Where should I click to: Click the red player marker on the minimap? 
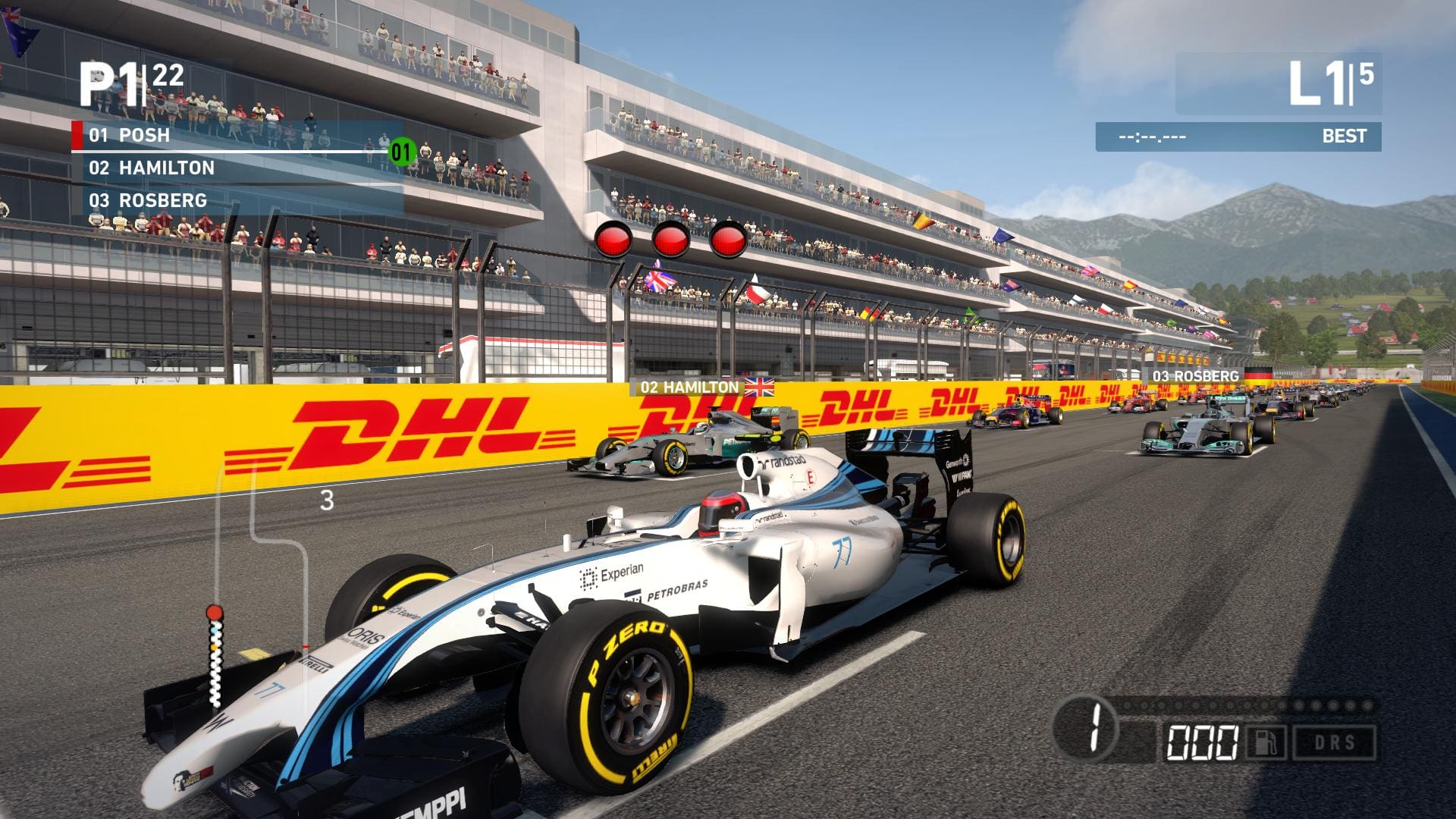(215, 612)
